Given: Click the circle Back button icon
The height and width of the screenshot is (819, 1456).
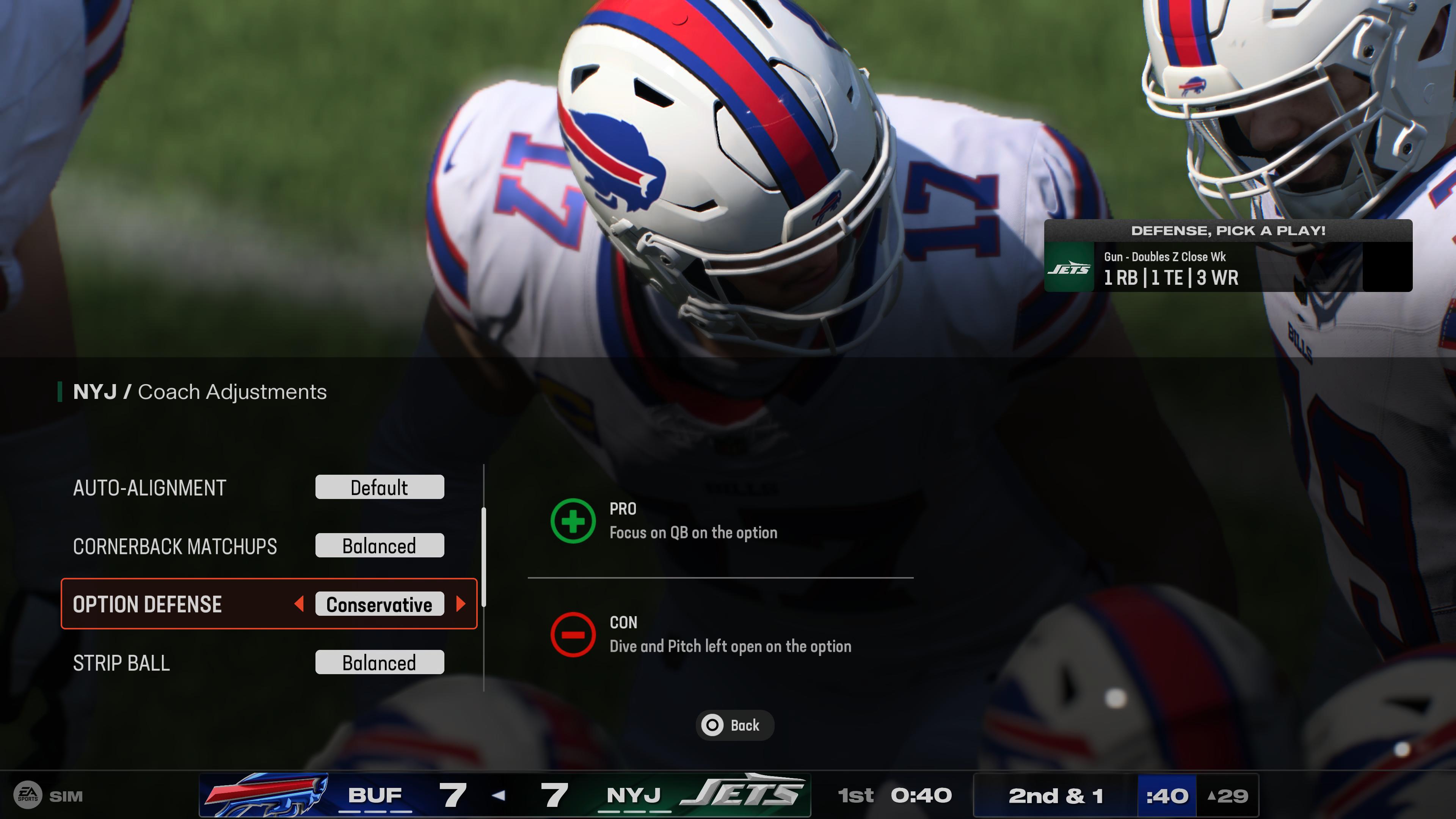Looking at the screenshot, I should pos(713,725).
